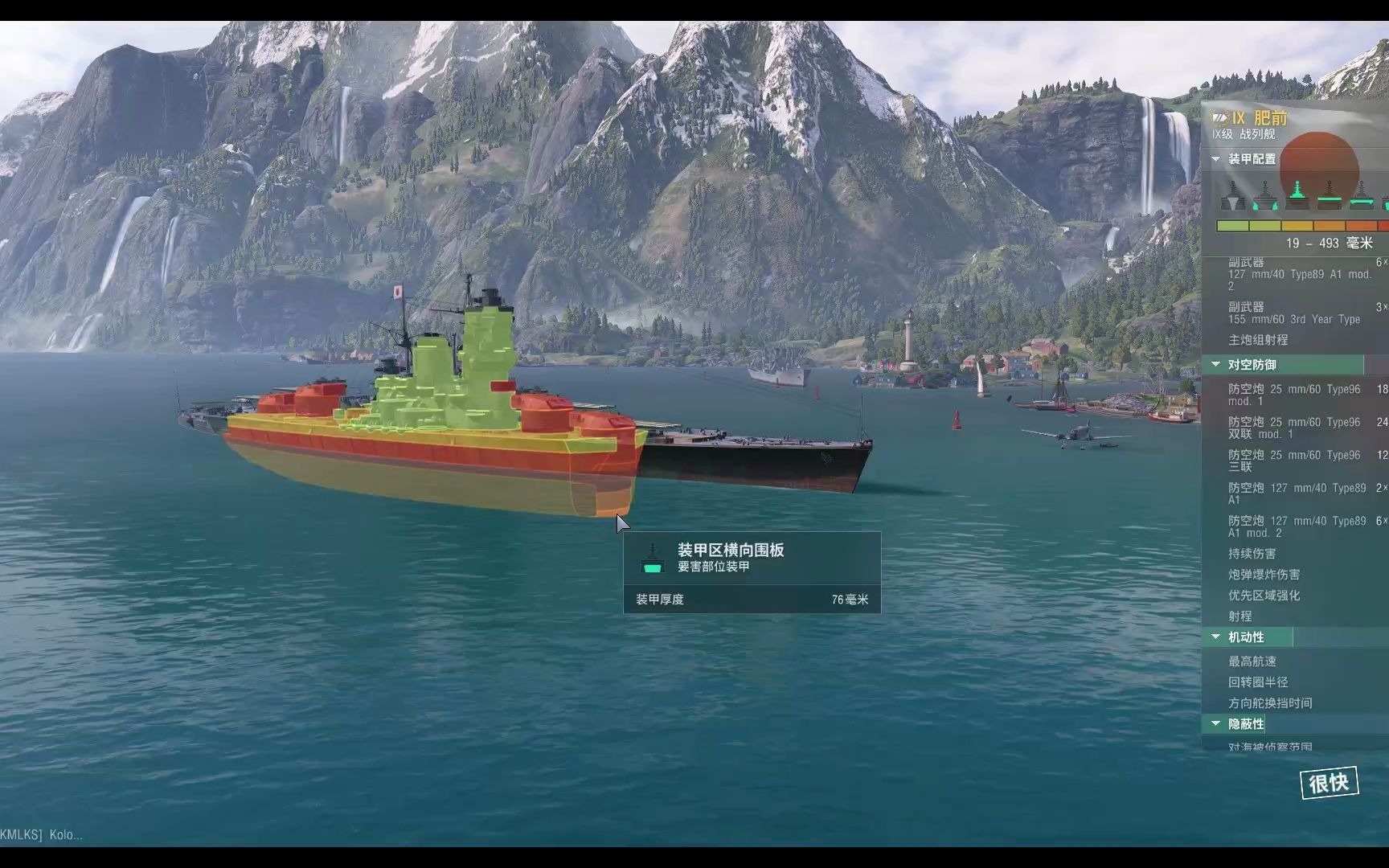Viewport: 1389px width, 868px height.
Task: Toggle the green superstructure armor filter icon
Action: (1296, 195)
